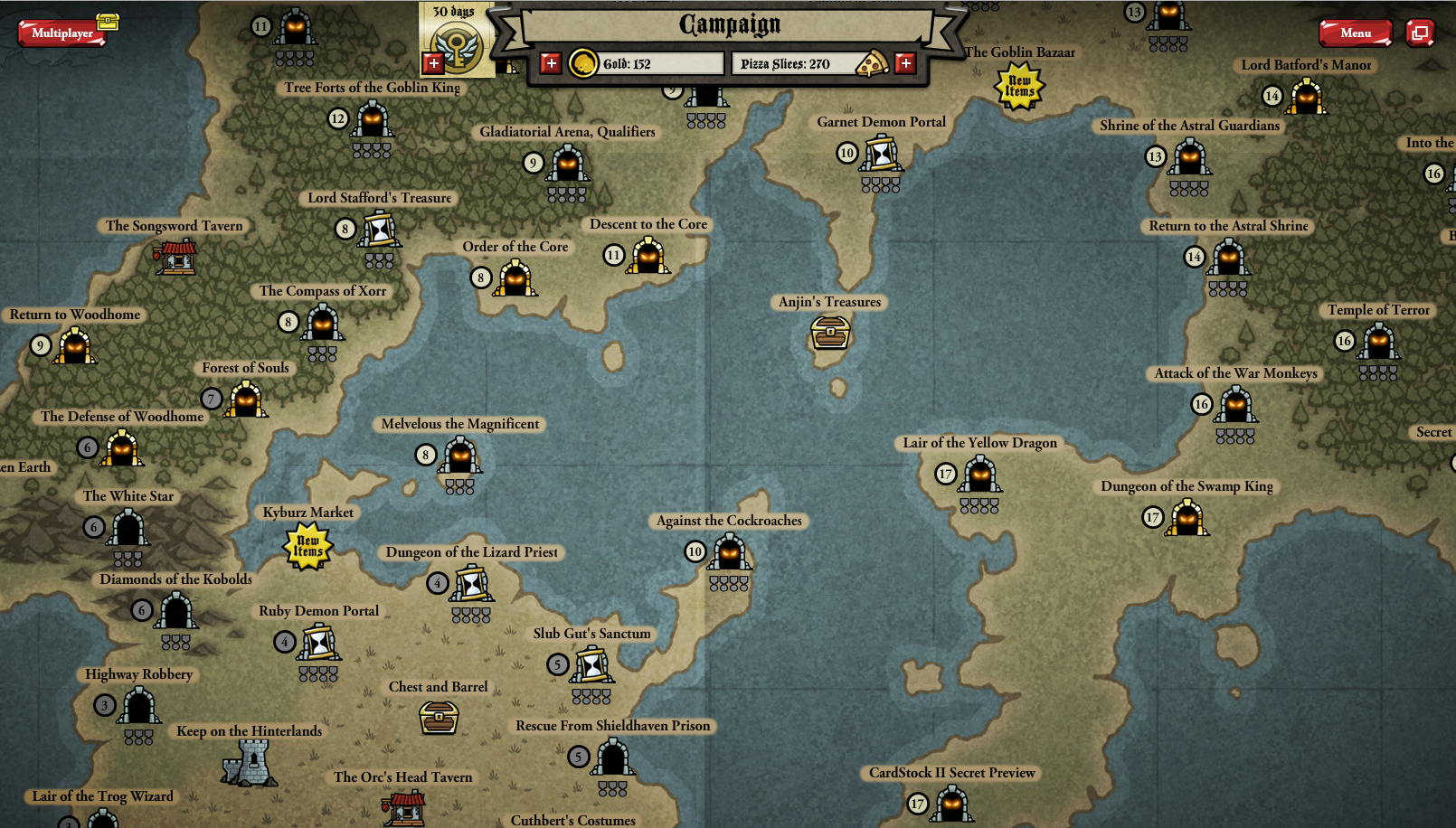Enter Melvelous the Magnificent dungeon

(460, 456)
